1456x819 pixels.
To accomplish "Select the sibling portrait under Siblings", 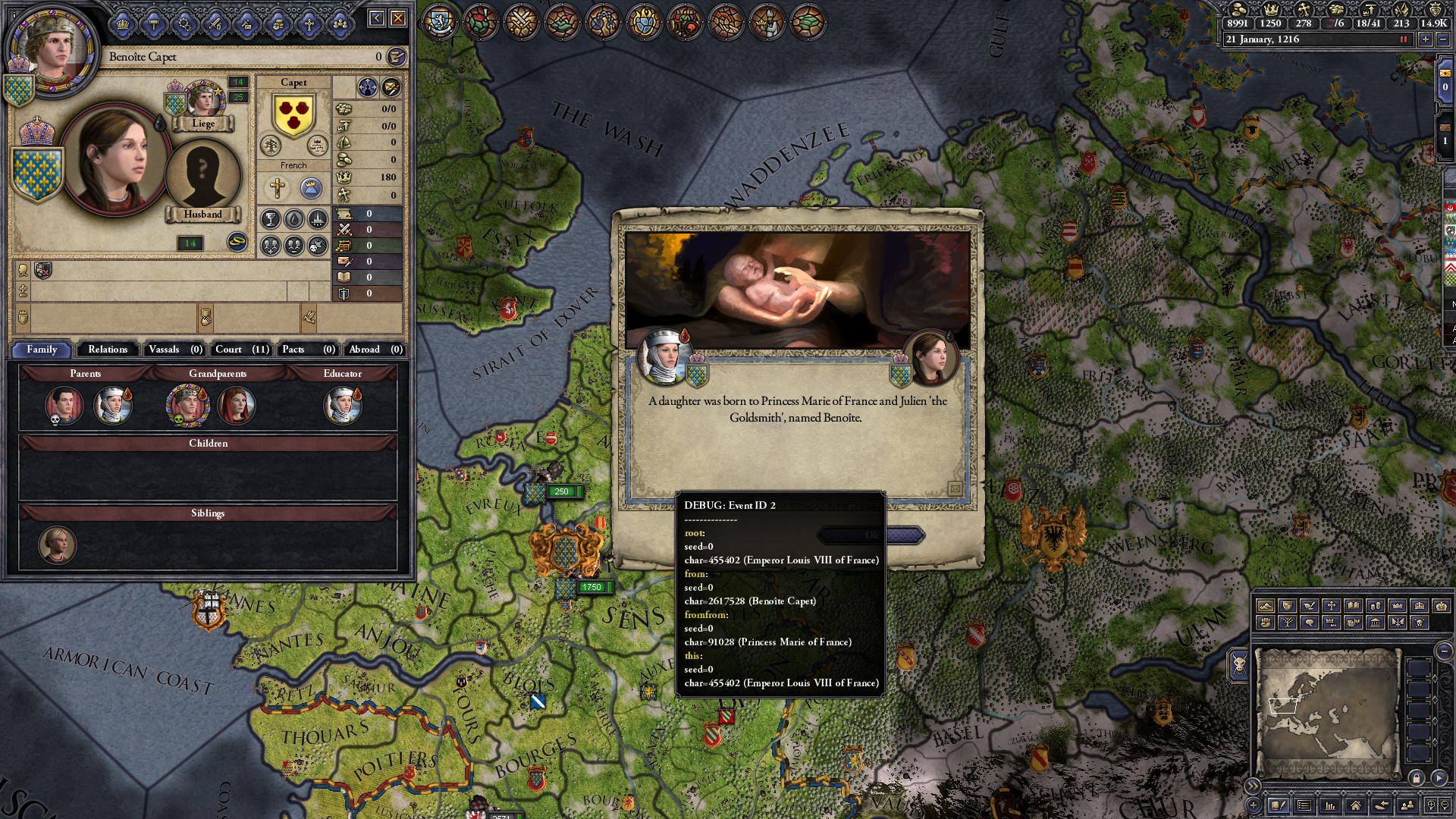I will [58, 544].
